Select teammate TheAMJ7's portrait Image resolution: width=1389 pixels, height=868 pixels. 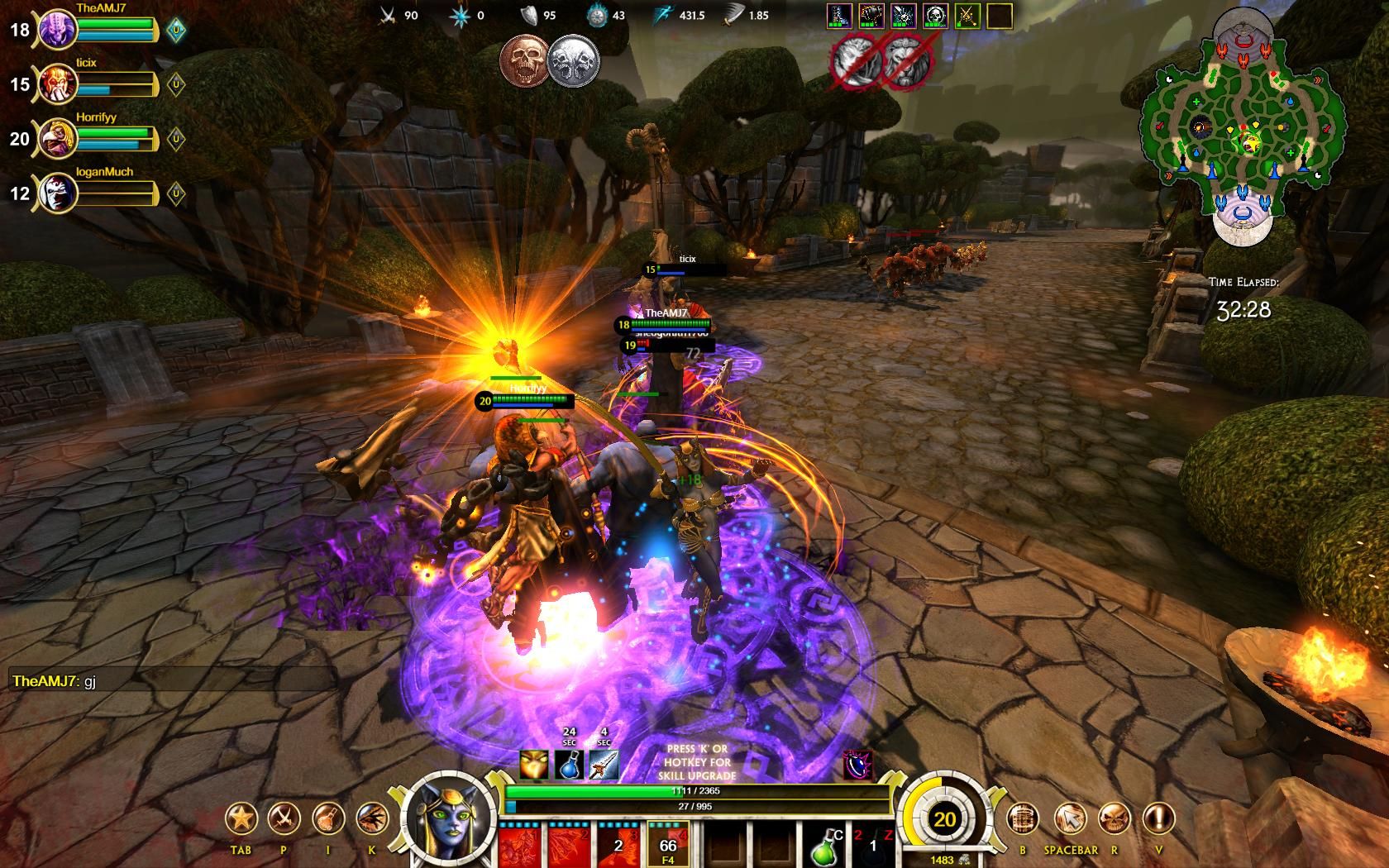click(59, 31)
